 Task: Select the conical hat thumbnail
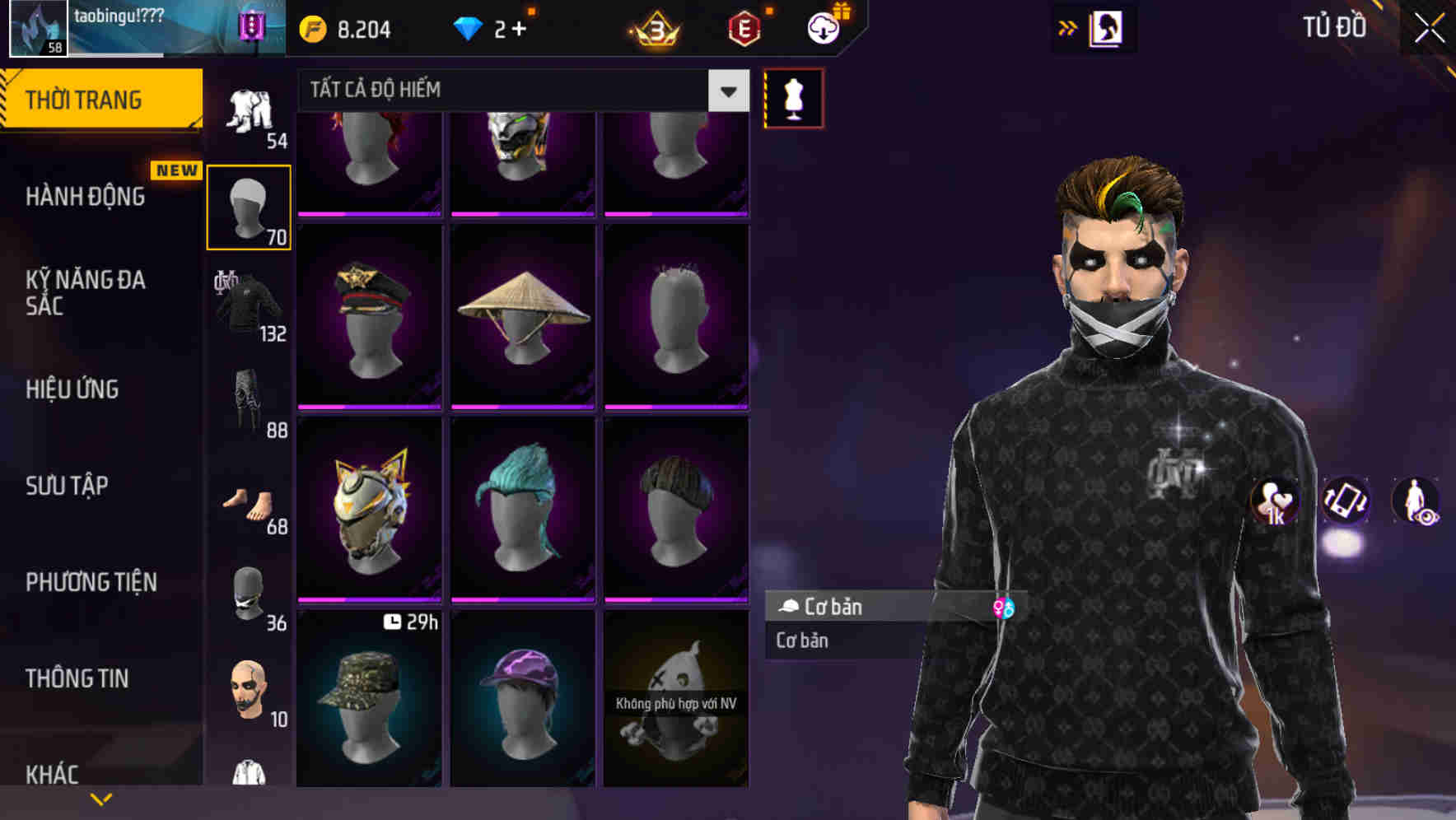tap(521, 315)
